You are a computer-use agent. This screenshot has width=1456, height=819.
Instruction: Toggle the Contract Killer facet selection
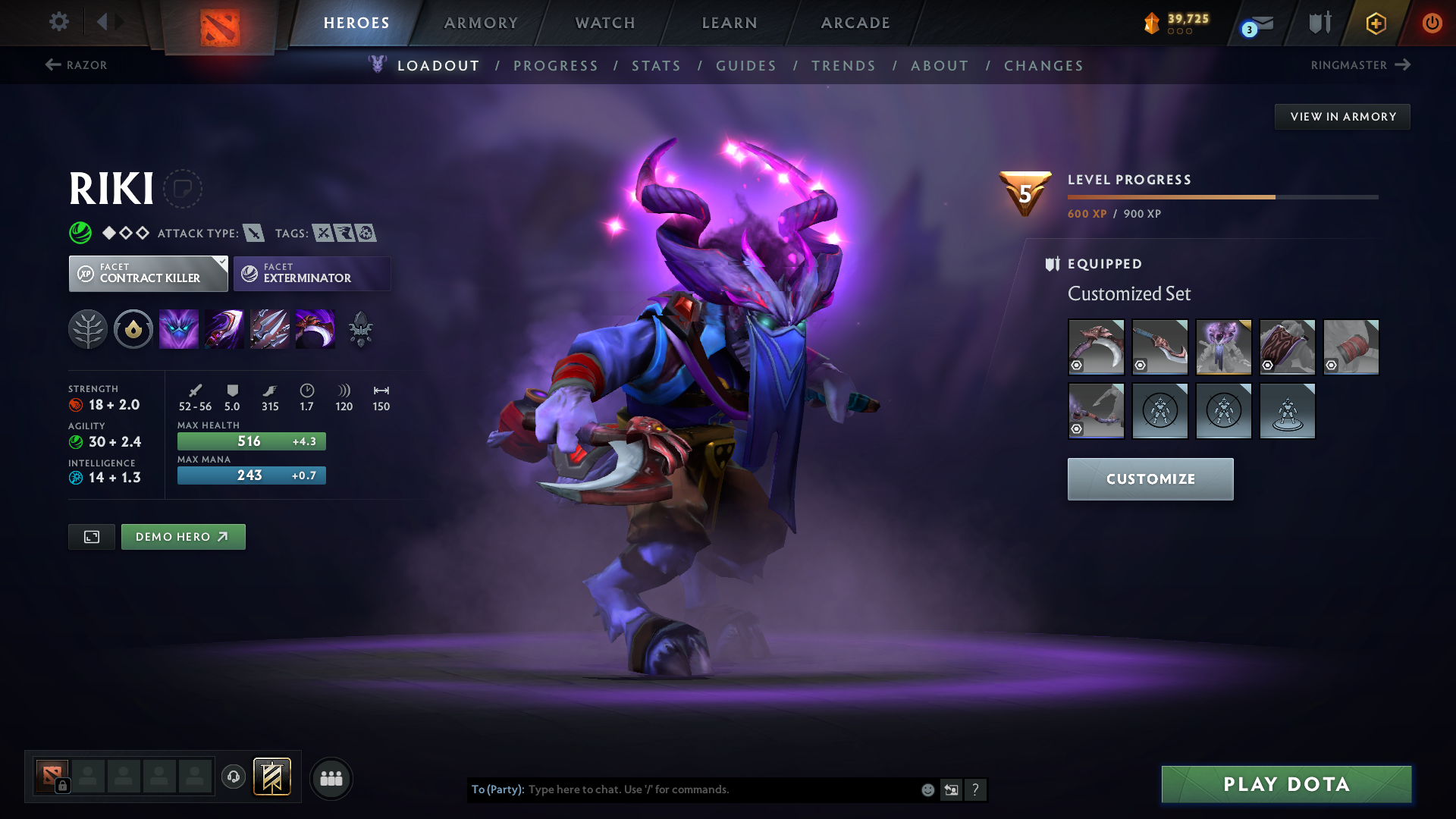tap(148, 273)
